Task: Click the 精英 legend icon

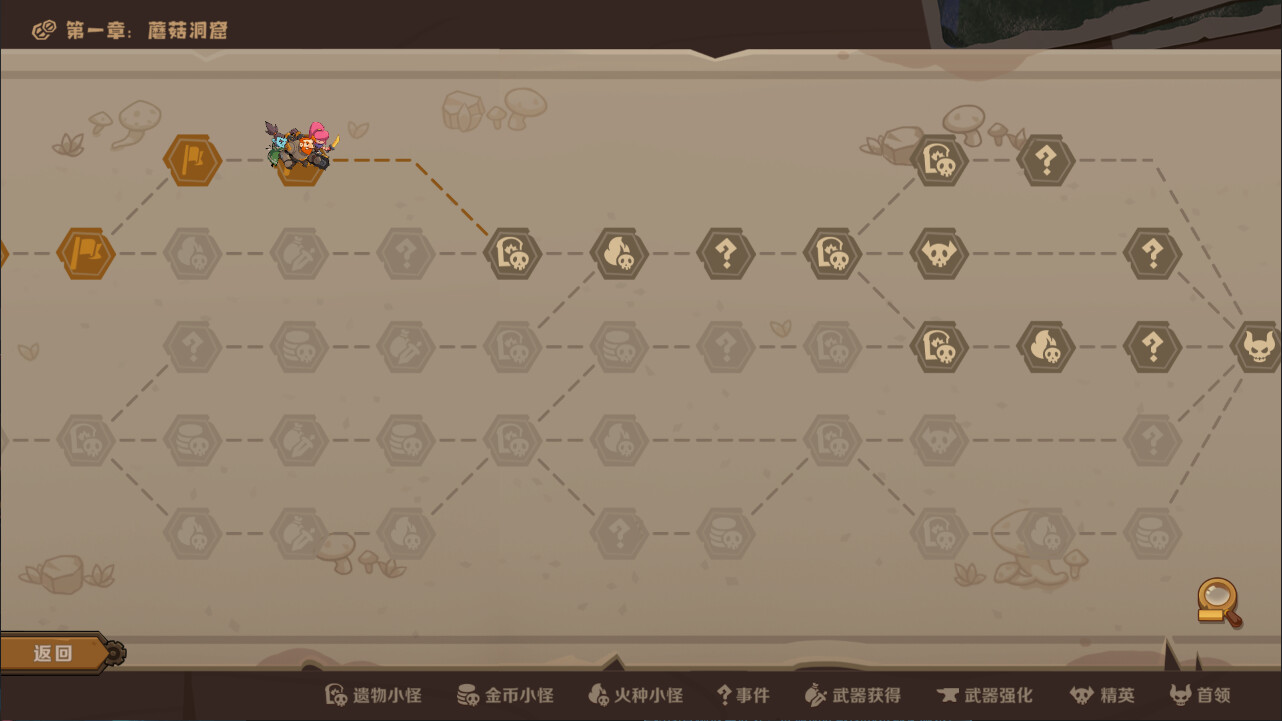Action: 1080,695
